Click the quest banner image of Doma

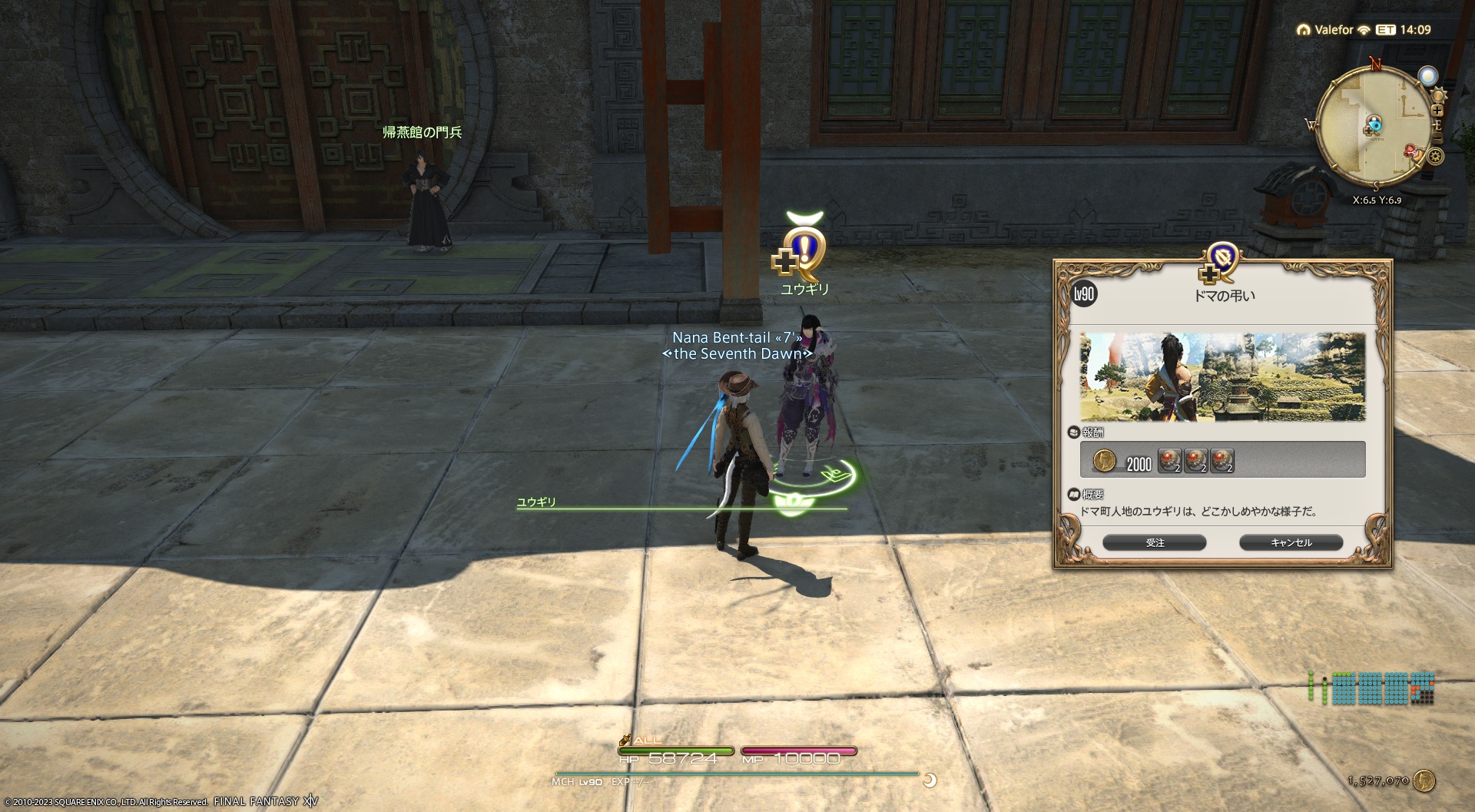pos(1222,376)
